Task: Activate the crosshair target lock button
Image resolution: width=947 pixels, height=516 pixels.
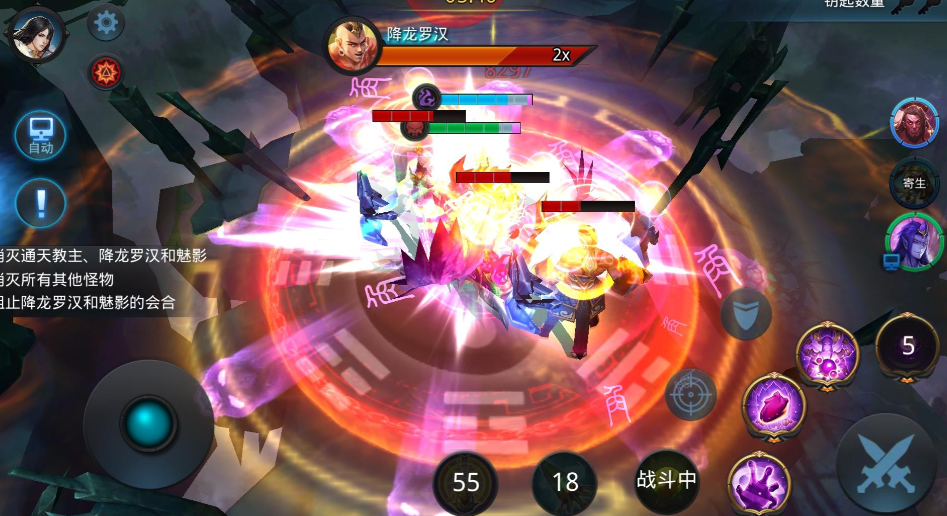Action: tap(691, 394)
